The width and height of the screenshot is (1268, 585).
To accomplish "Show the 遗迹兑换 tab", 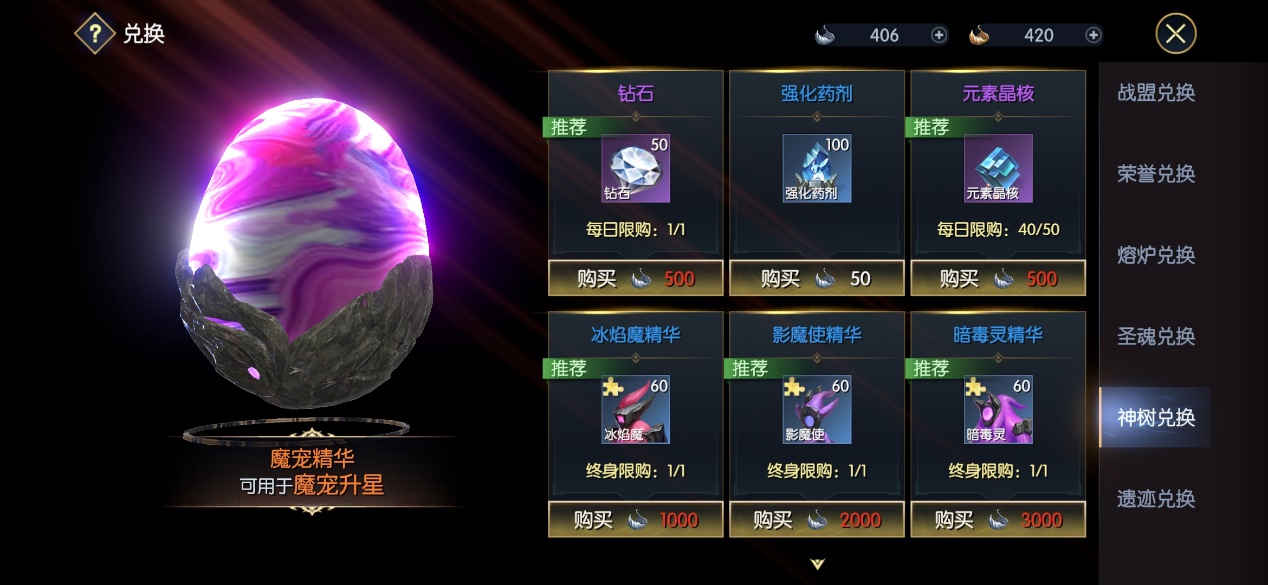I will pos(1156,498).
